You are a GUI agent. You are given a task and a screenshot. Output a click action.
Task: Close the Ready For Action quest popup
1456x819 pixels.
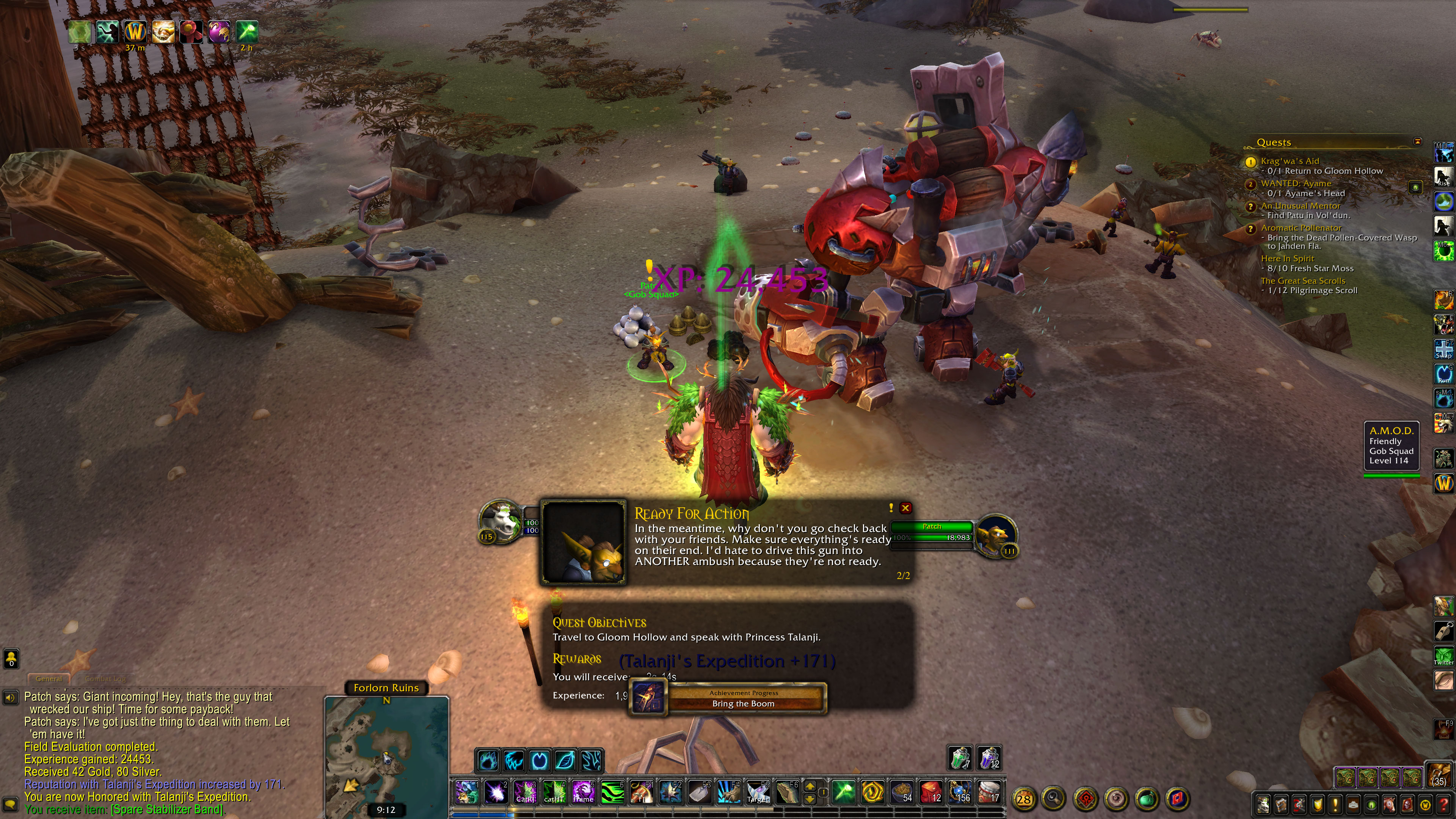click(x=905, y=508)
